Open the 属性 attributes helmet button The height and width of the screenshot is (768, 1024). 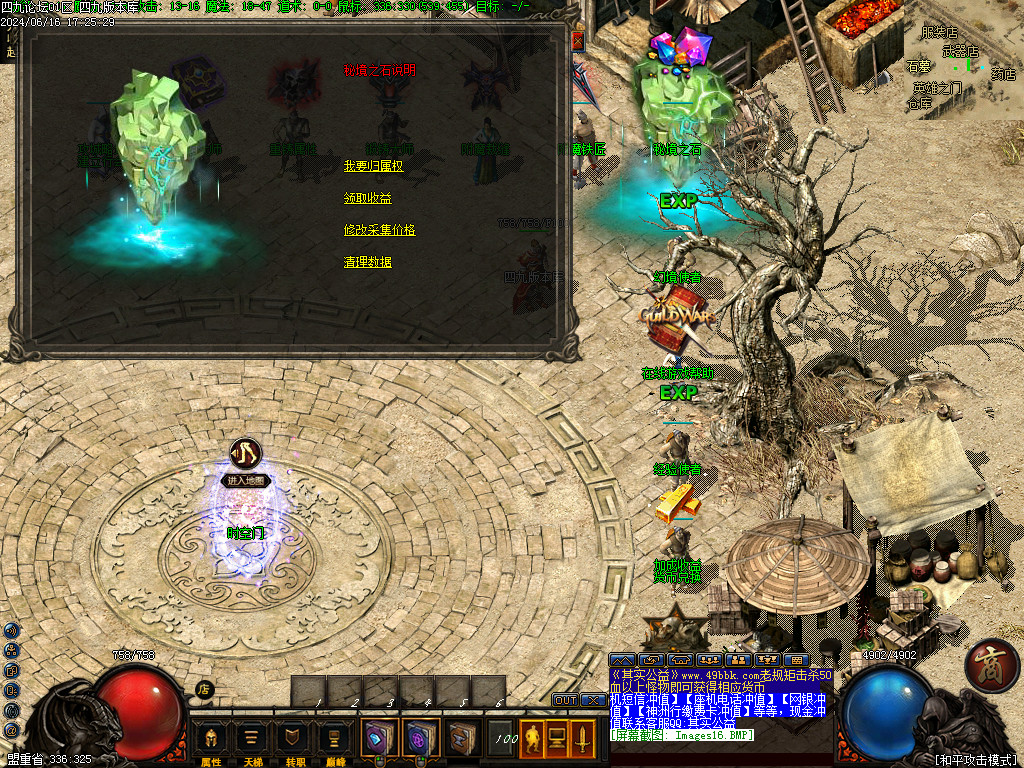point(211,738)
